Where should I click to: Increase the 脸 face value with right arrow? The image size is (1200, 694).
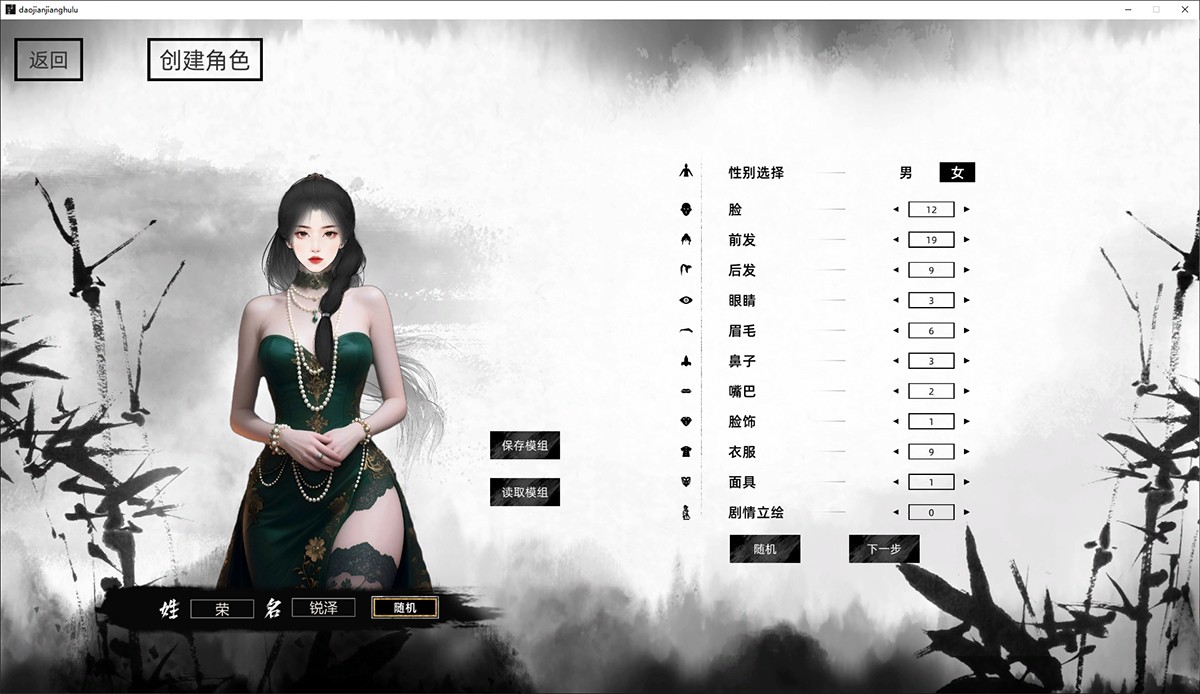coord(966,210)
